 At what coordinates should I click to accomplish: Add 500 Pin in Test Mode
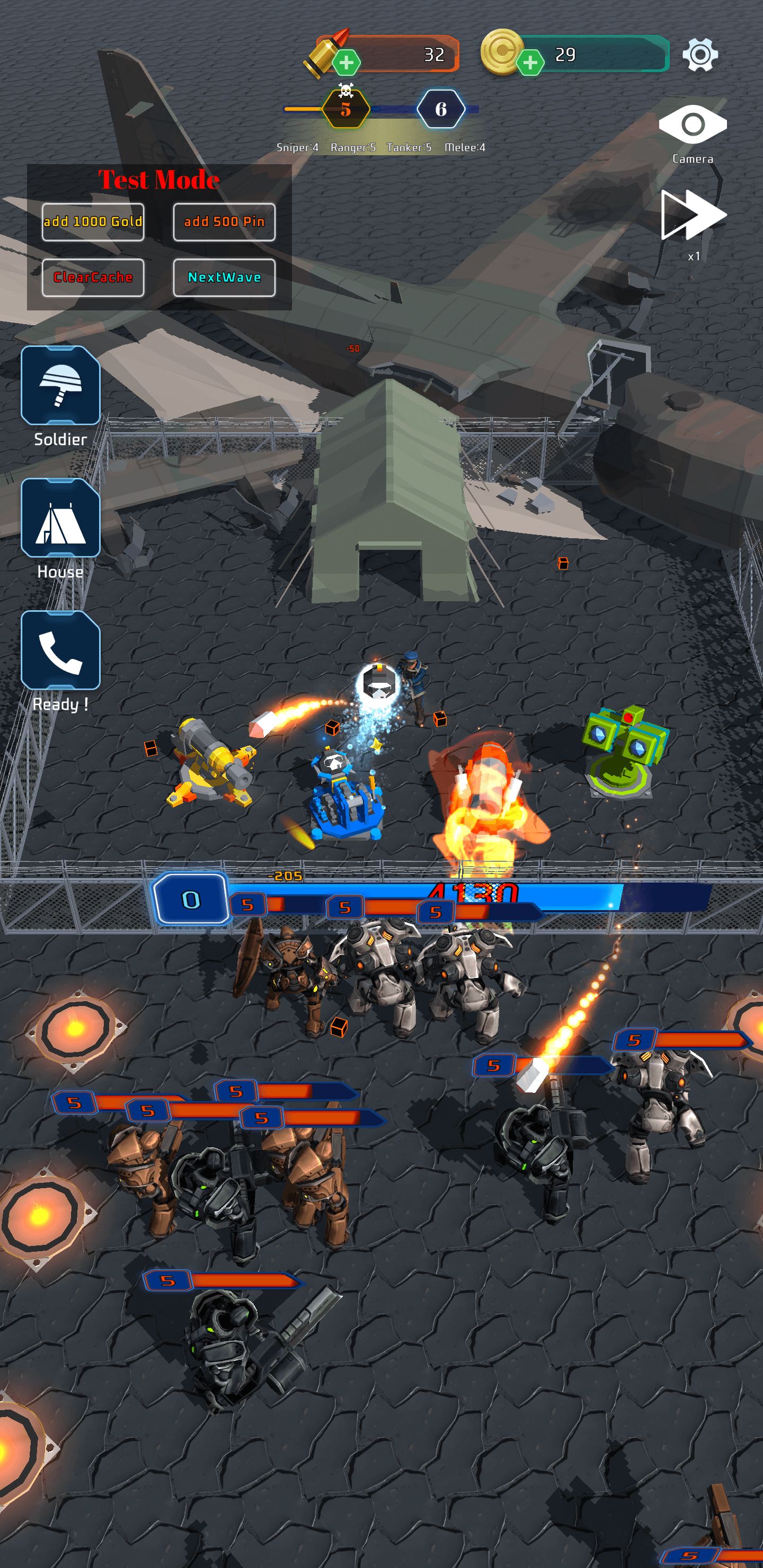(x=224, y=221)
